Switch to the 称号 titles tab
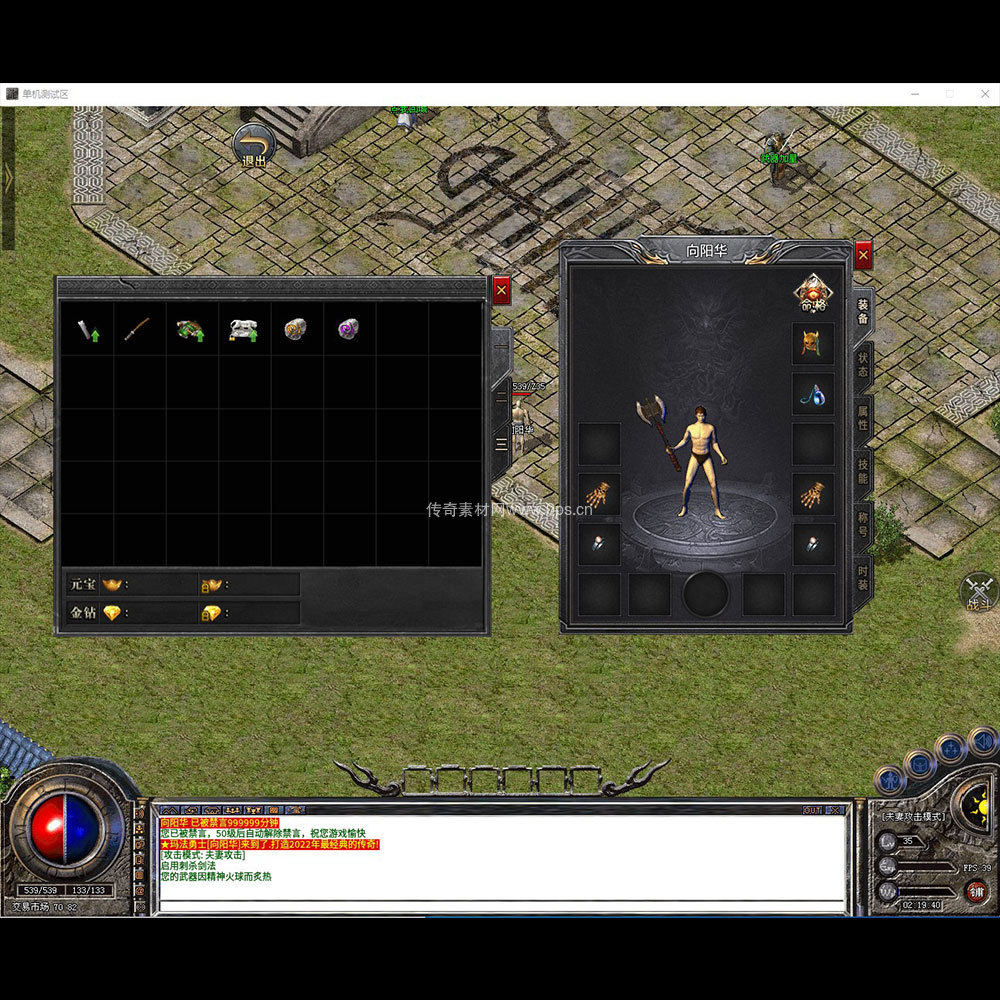1000x1000 pixels. 863,524
